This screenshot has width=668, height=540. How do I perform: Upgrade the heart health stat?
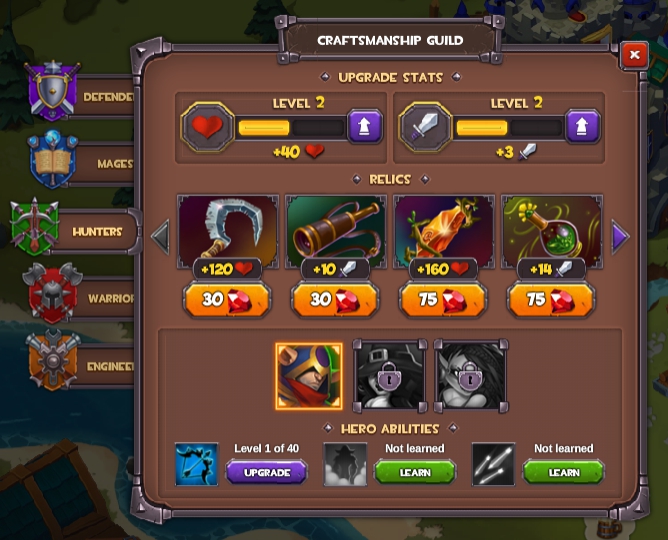365,128
